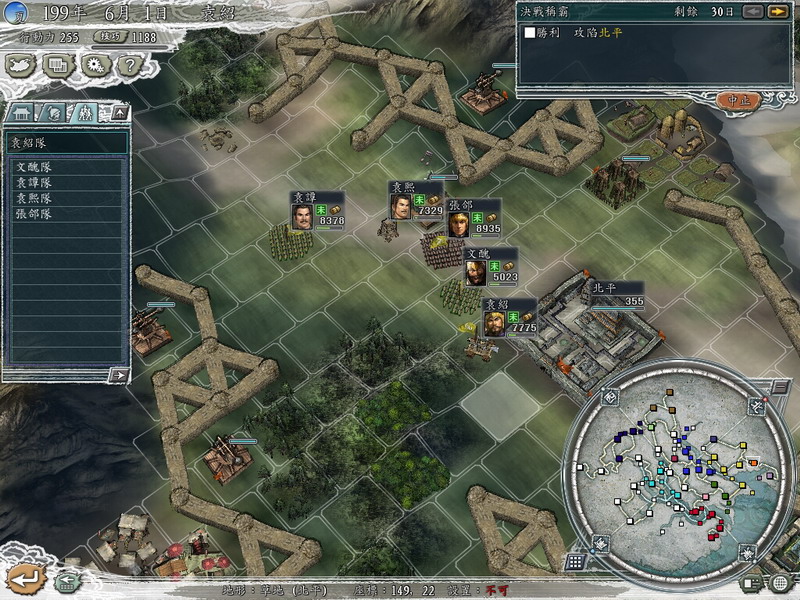Choose 袁譚隊 from the unit list
Viewport: 800px width, 600px height.
(x=34, y=183)
